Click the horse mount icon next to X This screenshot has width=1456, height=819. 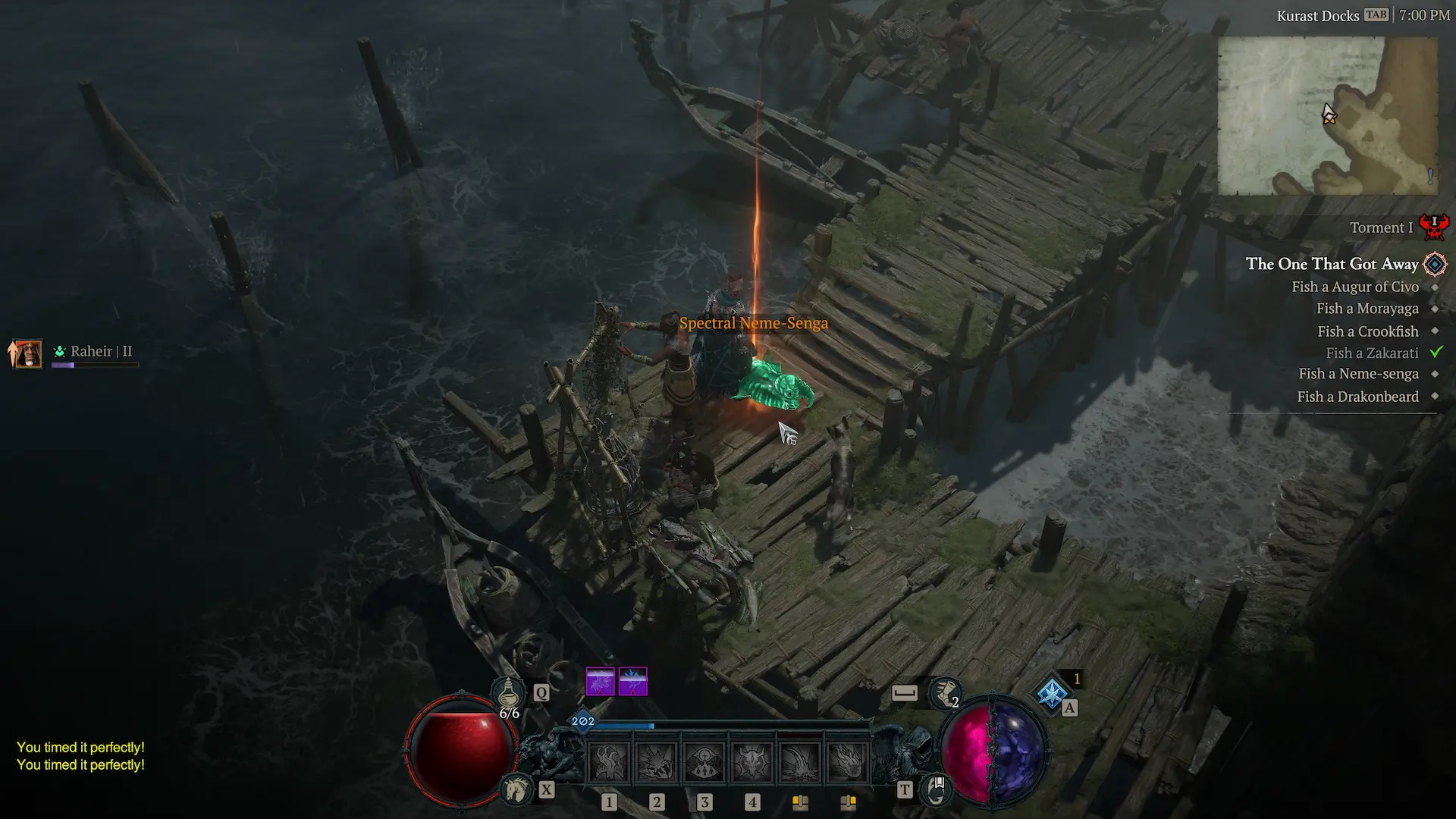tap(516, 789)
